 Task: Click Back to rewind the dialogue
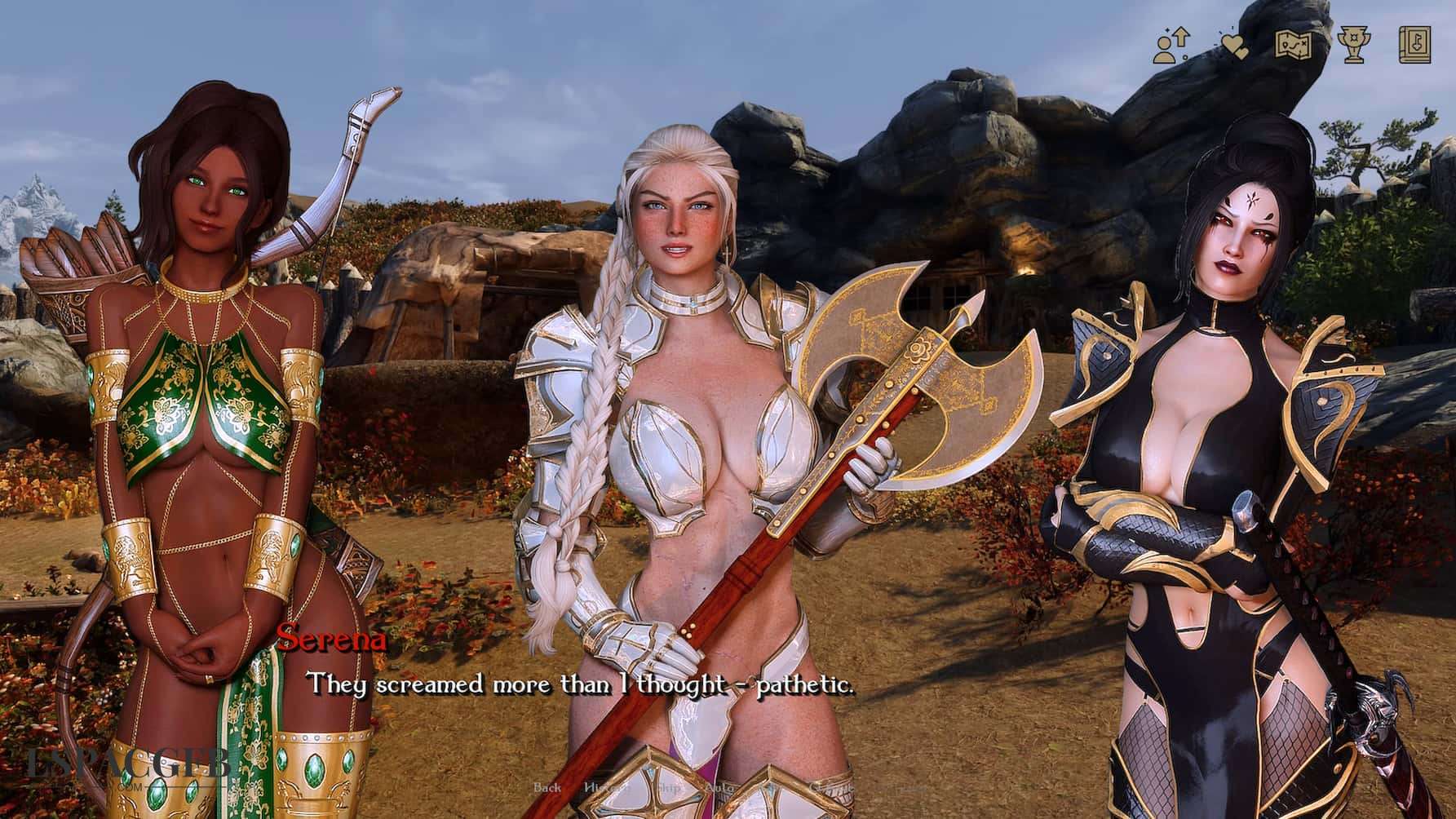[547, 789]
